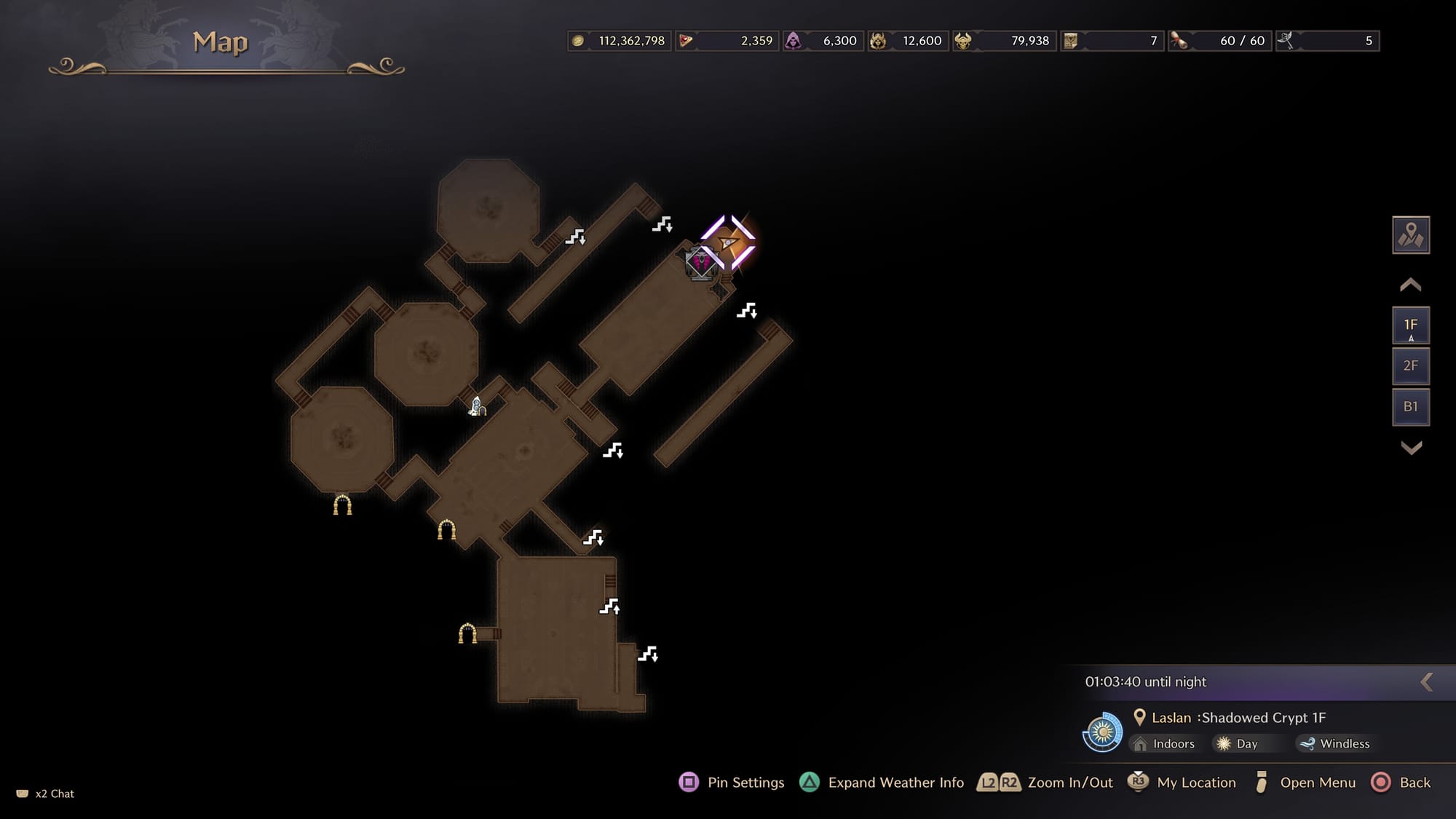The height and width of the screenshot is (819, 1456).
Task: Open the x2 Chat box
Action: click(46, 794)
